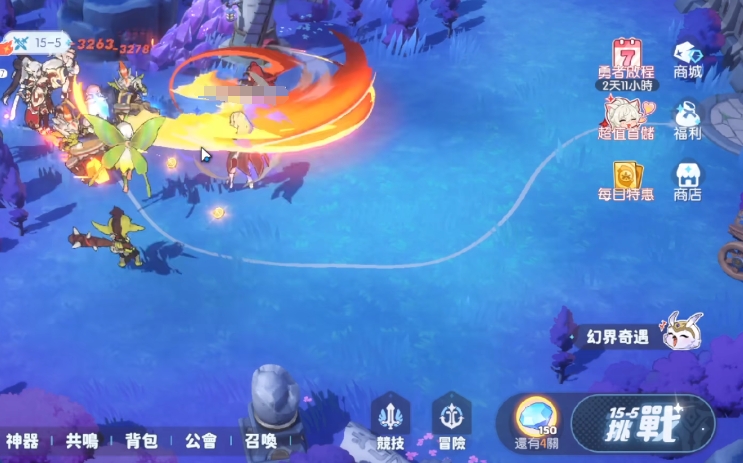Open the 幻界奇遇 encounter
This screenshot has height=463, width=743.
click(x=640, y=335)
